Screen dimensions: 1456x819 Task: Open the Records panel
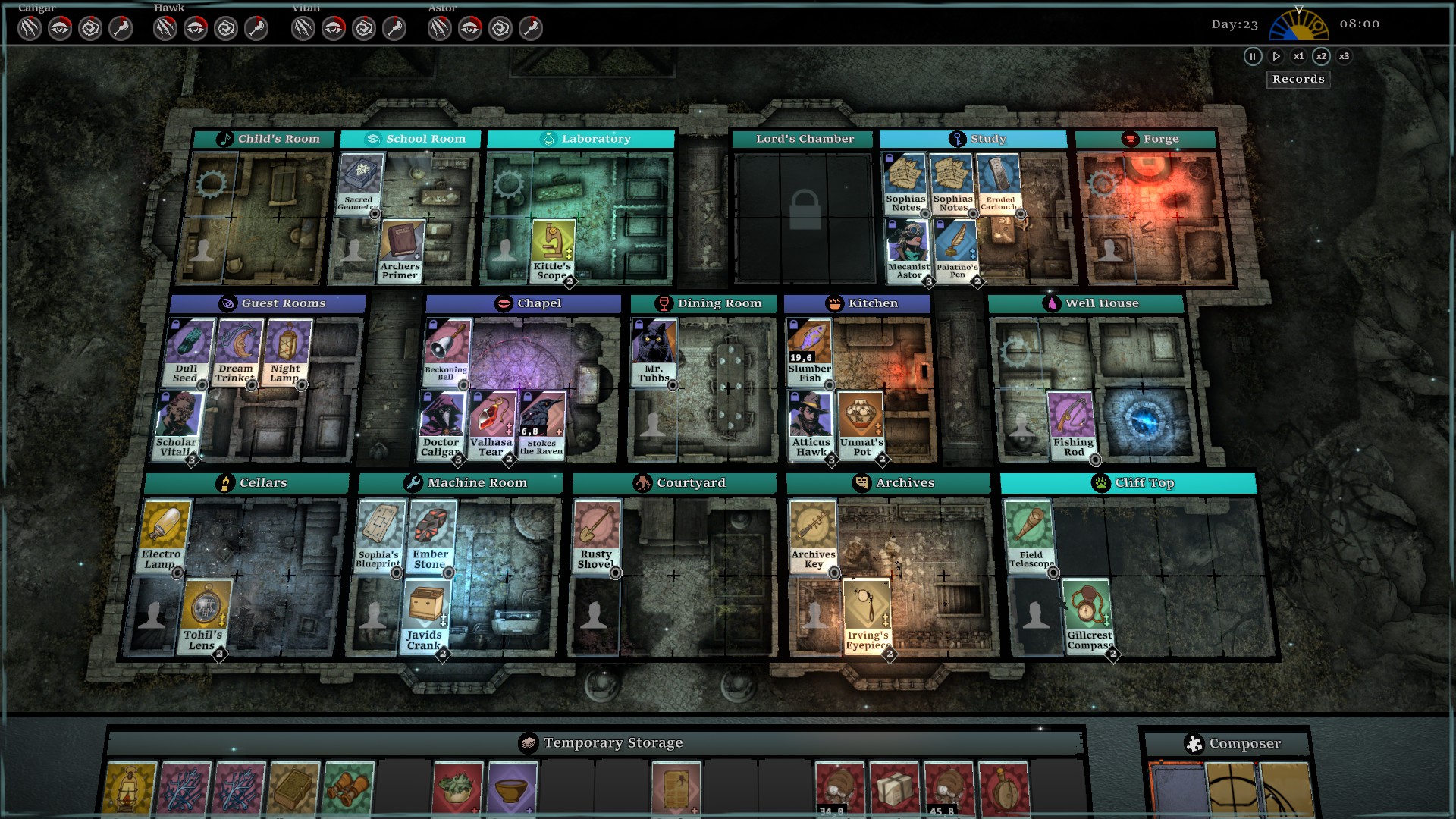[x=1298, y=80]
